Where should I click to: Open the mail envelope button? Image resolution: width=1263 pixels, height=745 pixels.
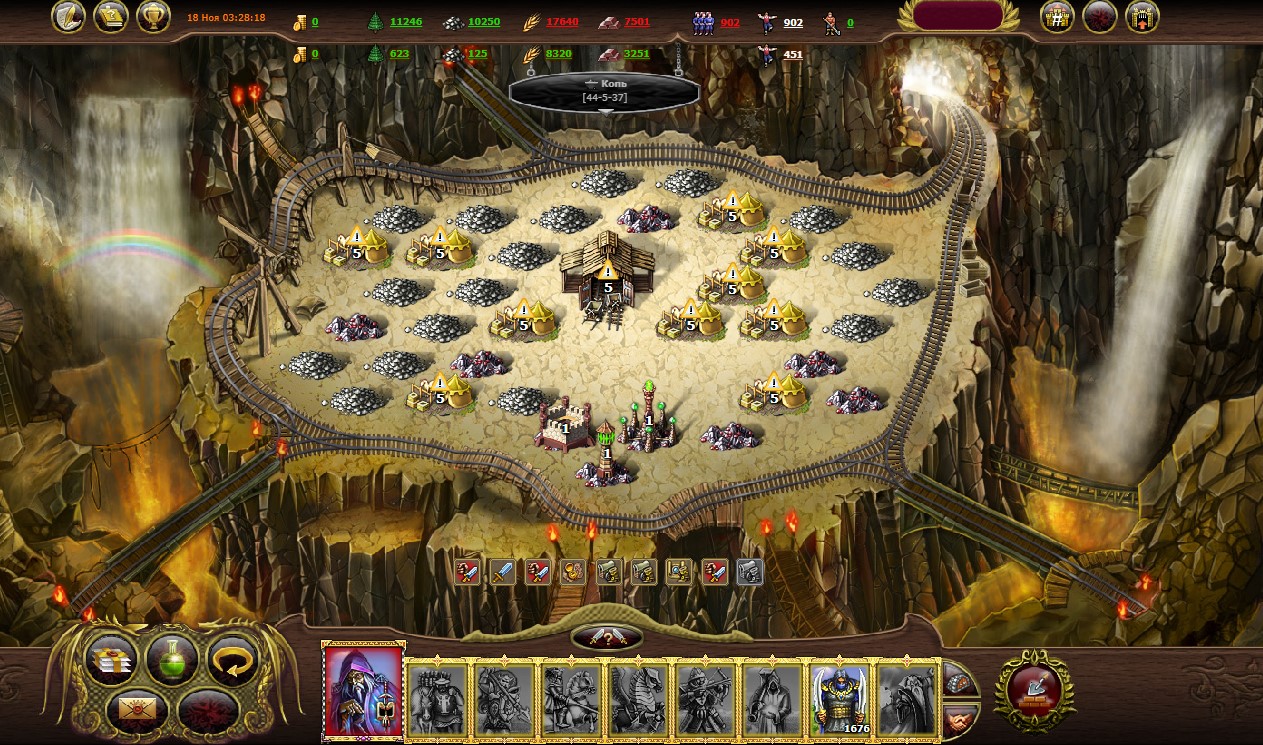(139, 709)
